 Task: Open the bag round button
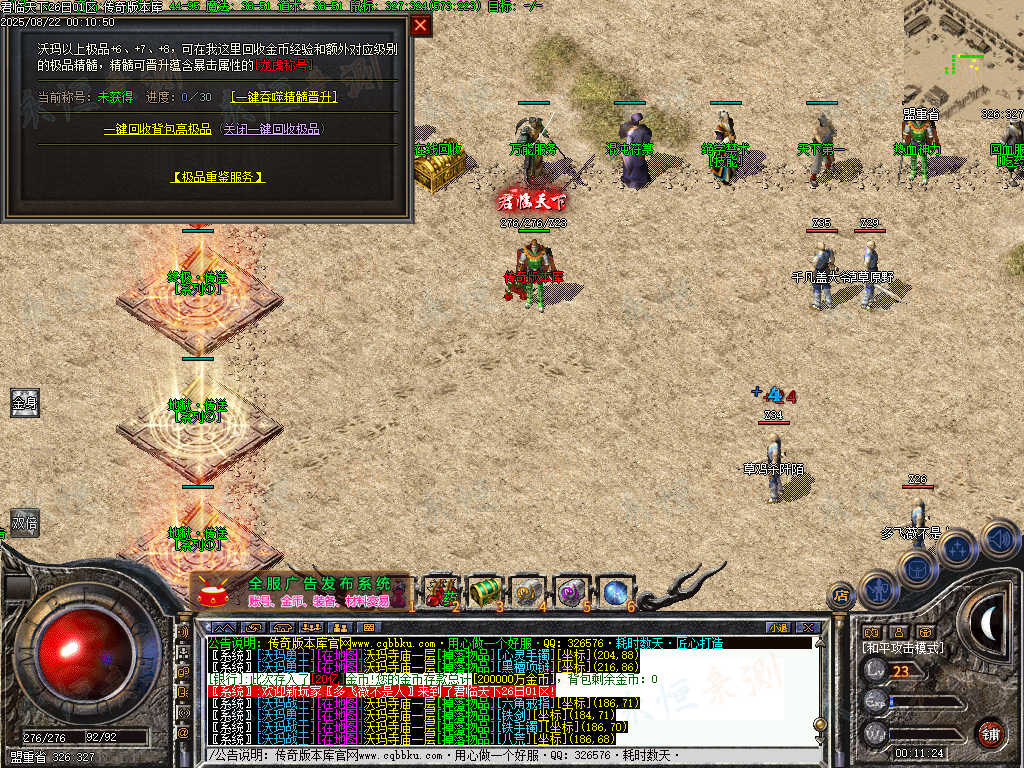[917, 568]
